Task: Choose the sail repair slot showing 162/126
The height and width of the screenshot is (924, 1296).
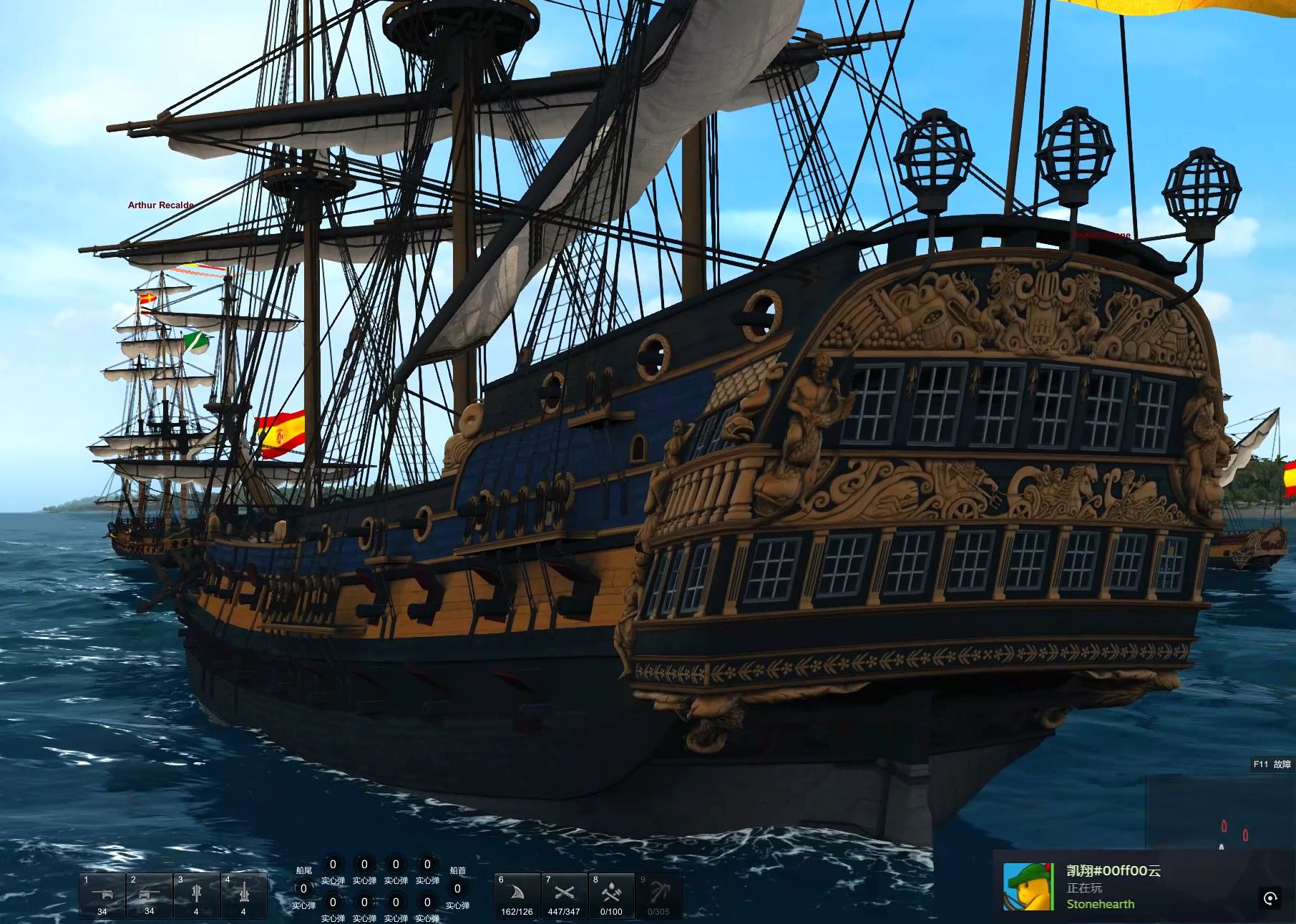Action: [x=517, y=895]
